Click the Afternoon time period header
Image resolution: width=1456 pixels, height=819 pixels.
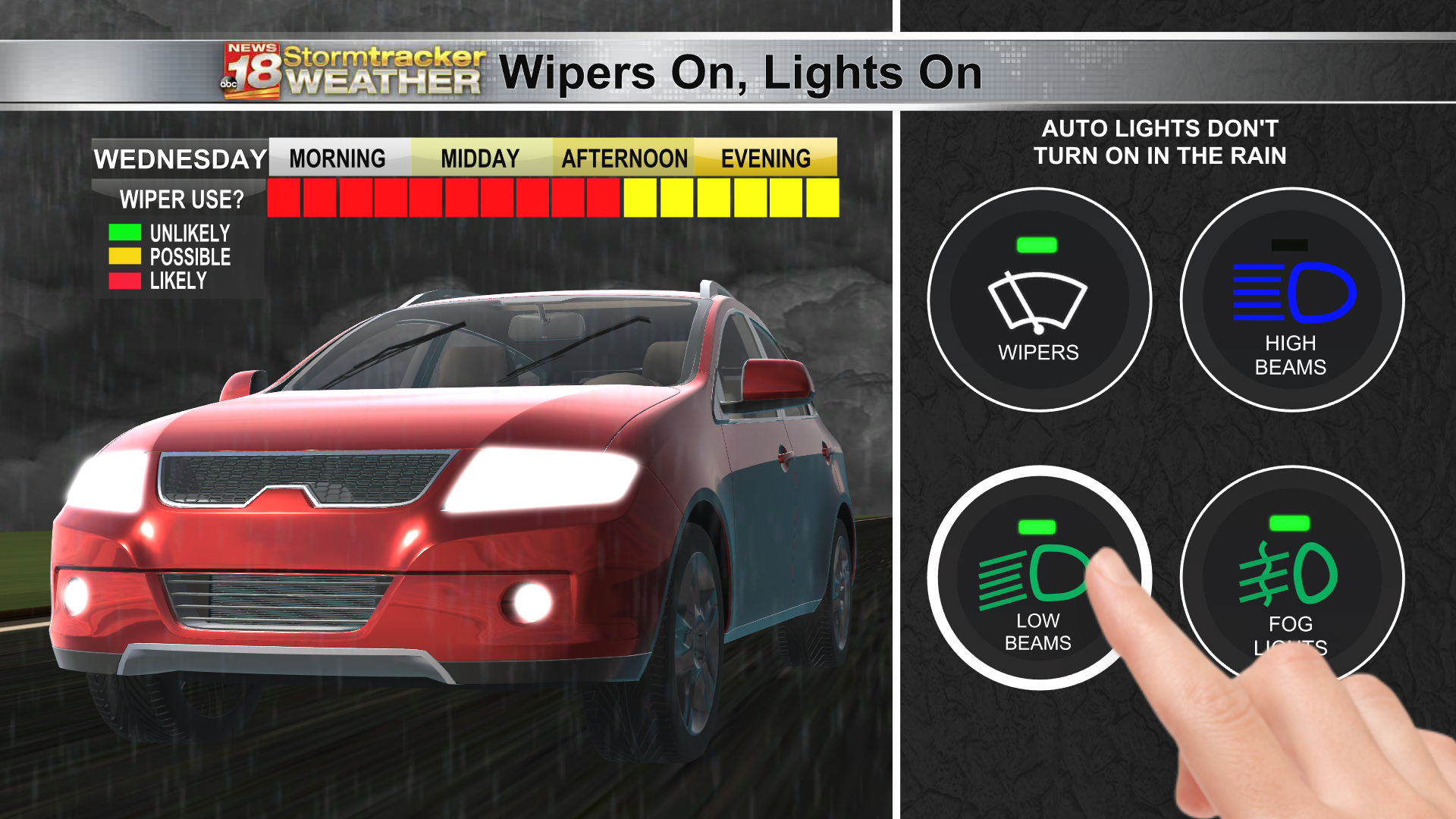point(624,158)
